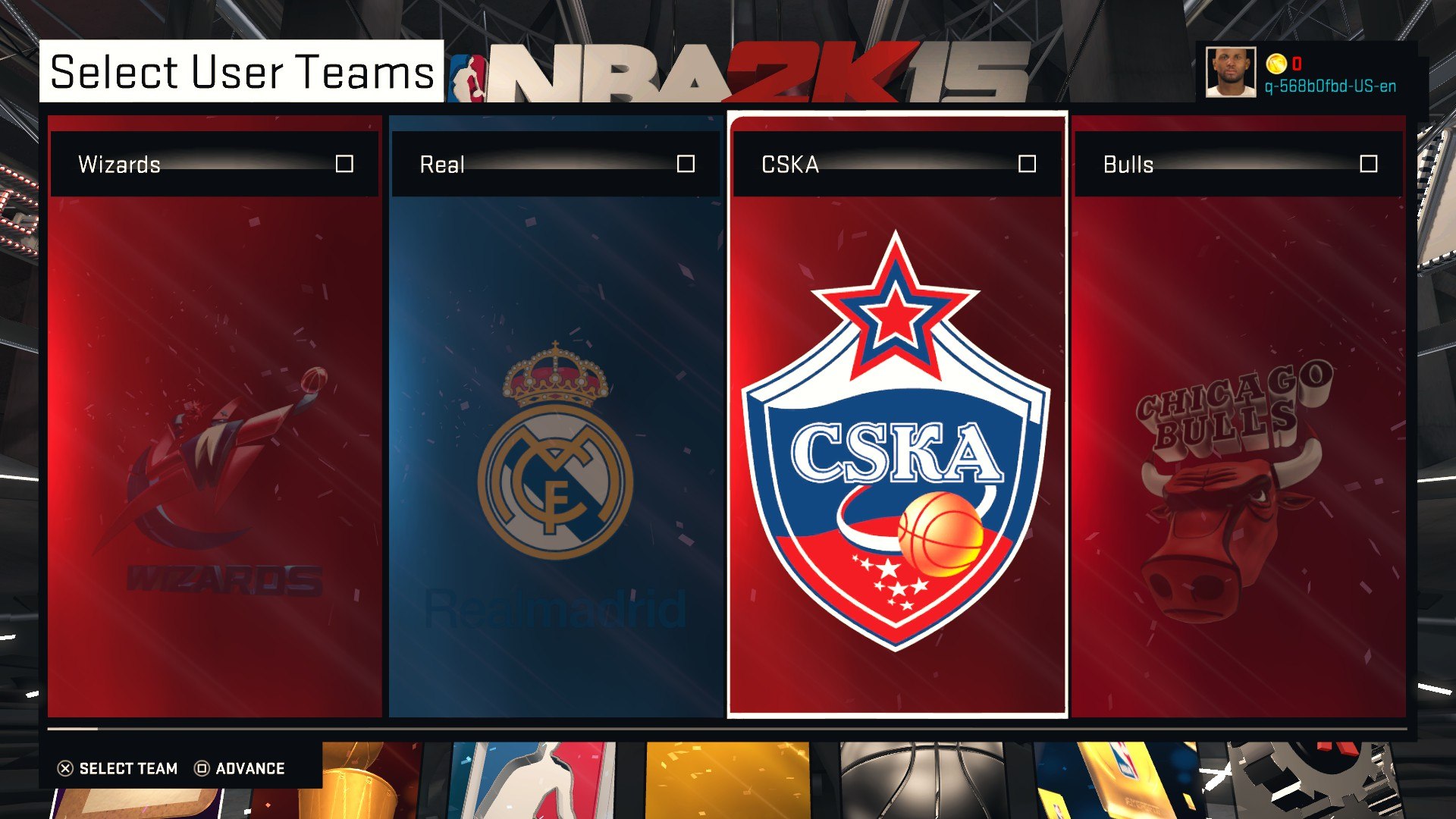Viewport: 1456px width, 819px height.
Task: Click the Select User Teams title
Action: (x=241, y=72)
